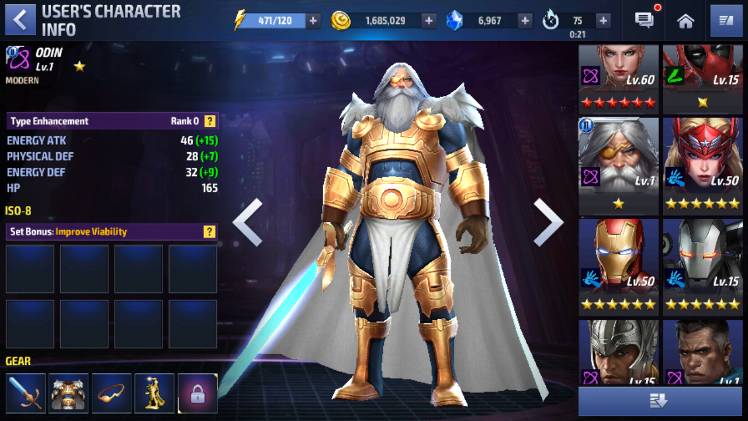This screenshot has width=748, height=421.
Task: Open the sort button below character list
Action: [x=660, y=401]
